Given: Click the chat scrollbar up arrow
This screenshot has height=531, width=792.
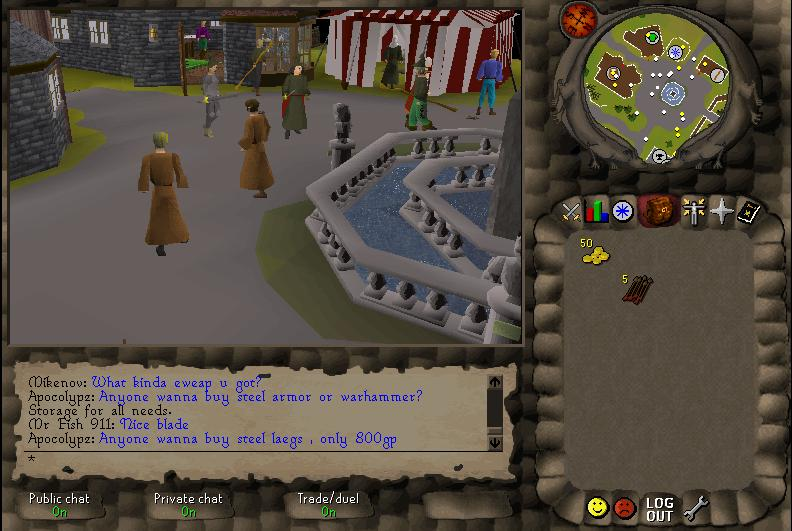Looking at the screenshot, I should (495, 382).
